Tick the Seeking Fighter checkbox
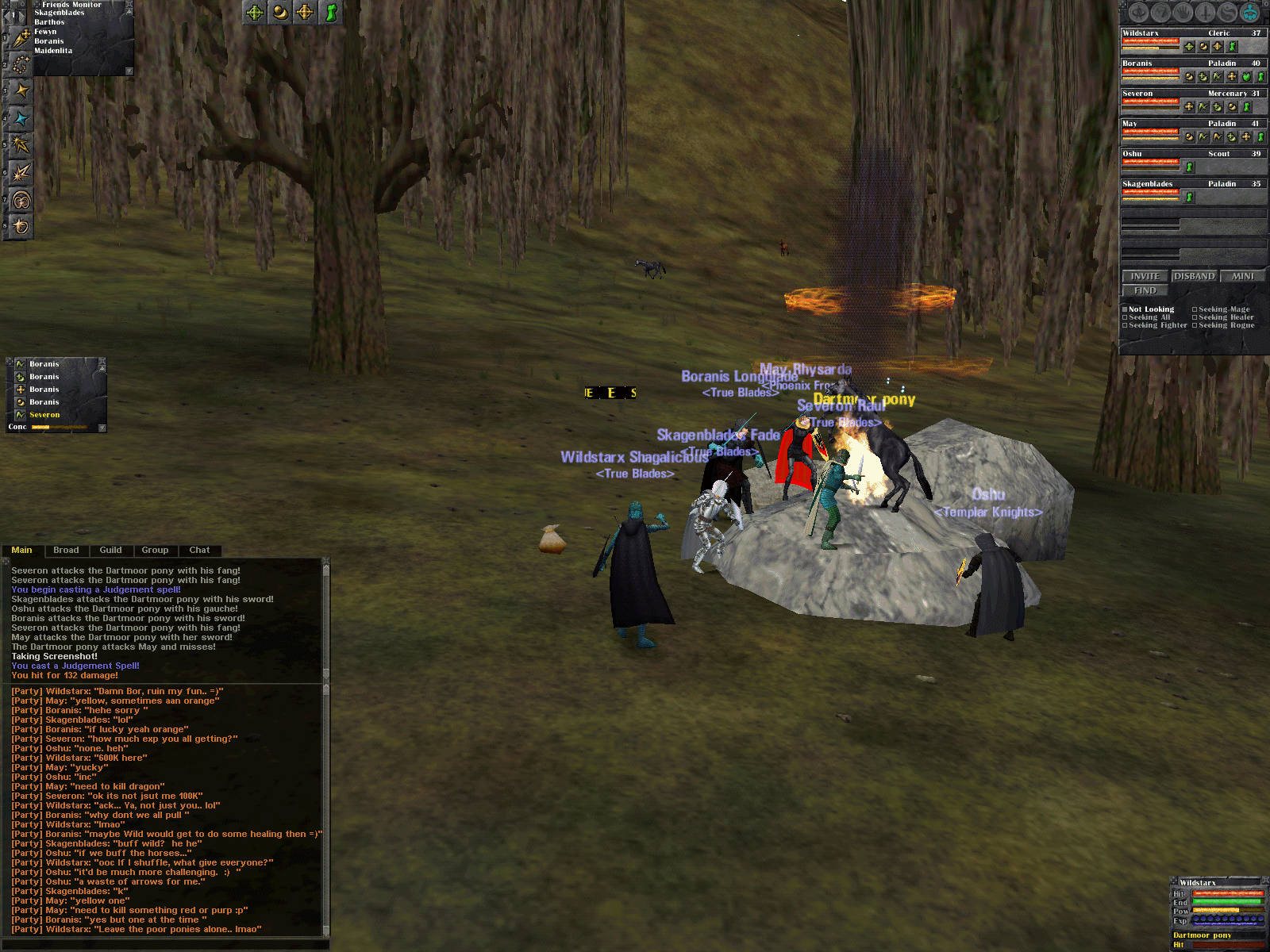The image size is (1270, 952). coord(1125,325)
